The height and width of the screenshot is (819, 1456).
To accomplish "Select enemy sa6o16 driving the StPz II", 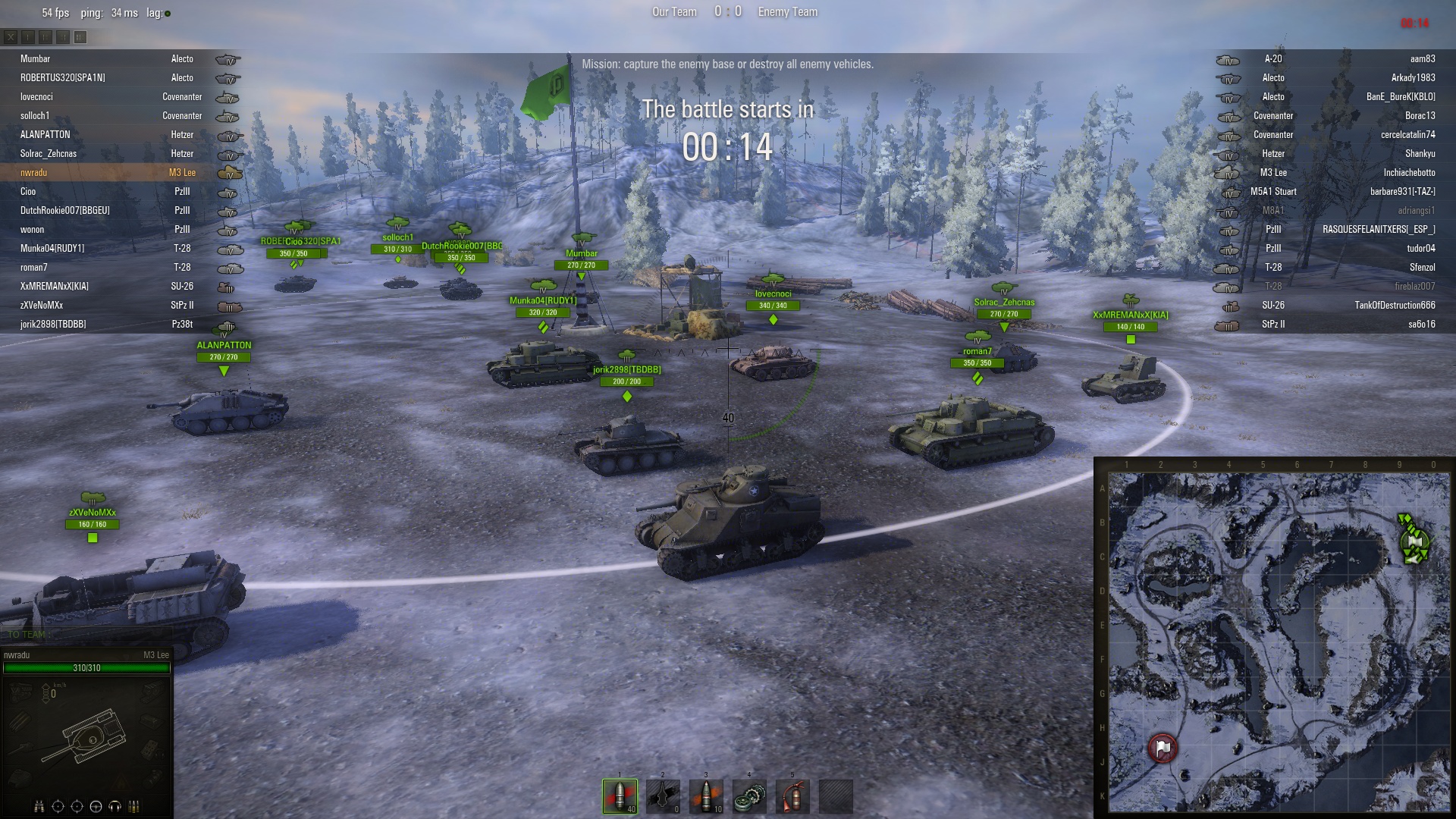I will point(1421,325).
